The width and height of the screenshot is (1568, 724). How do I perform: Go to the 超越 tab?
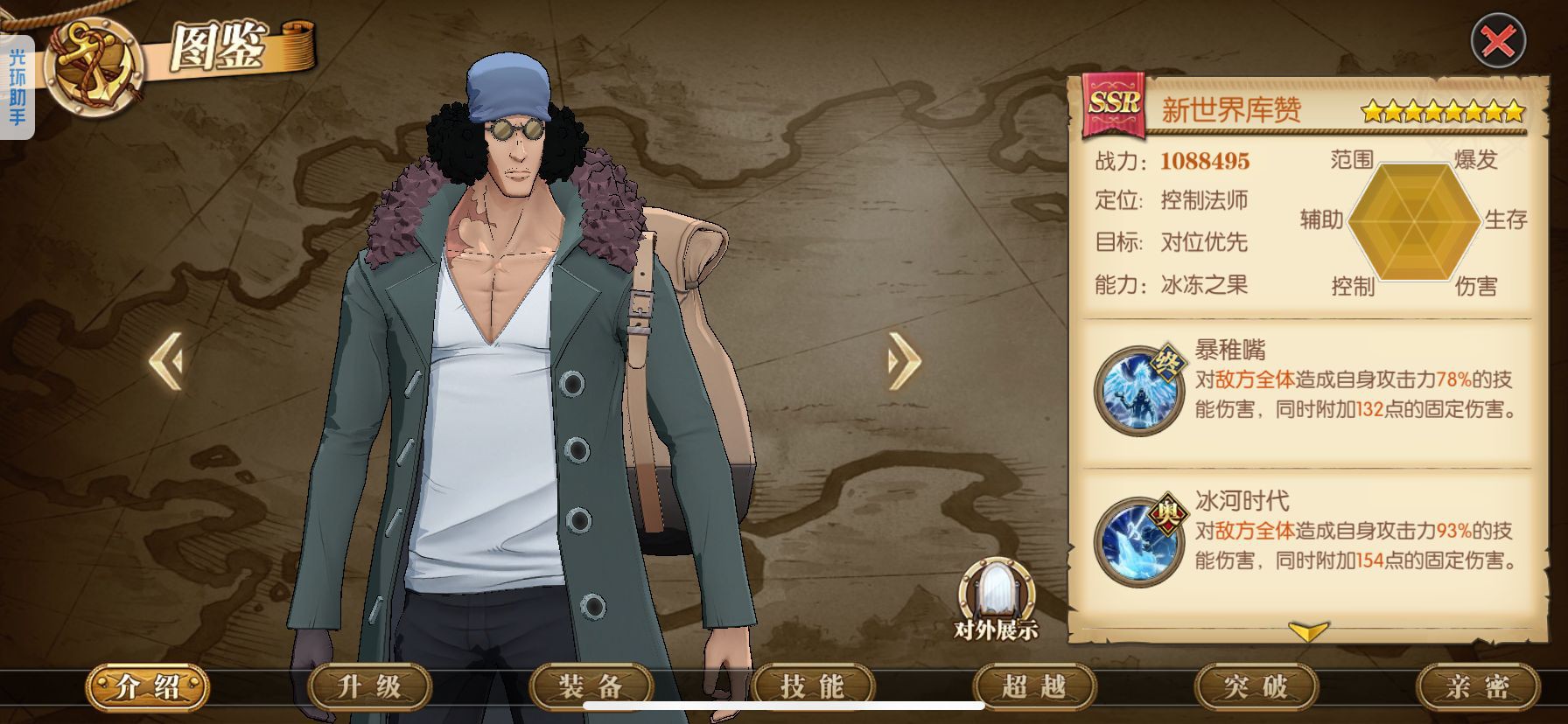click(x=1033, y=687)
